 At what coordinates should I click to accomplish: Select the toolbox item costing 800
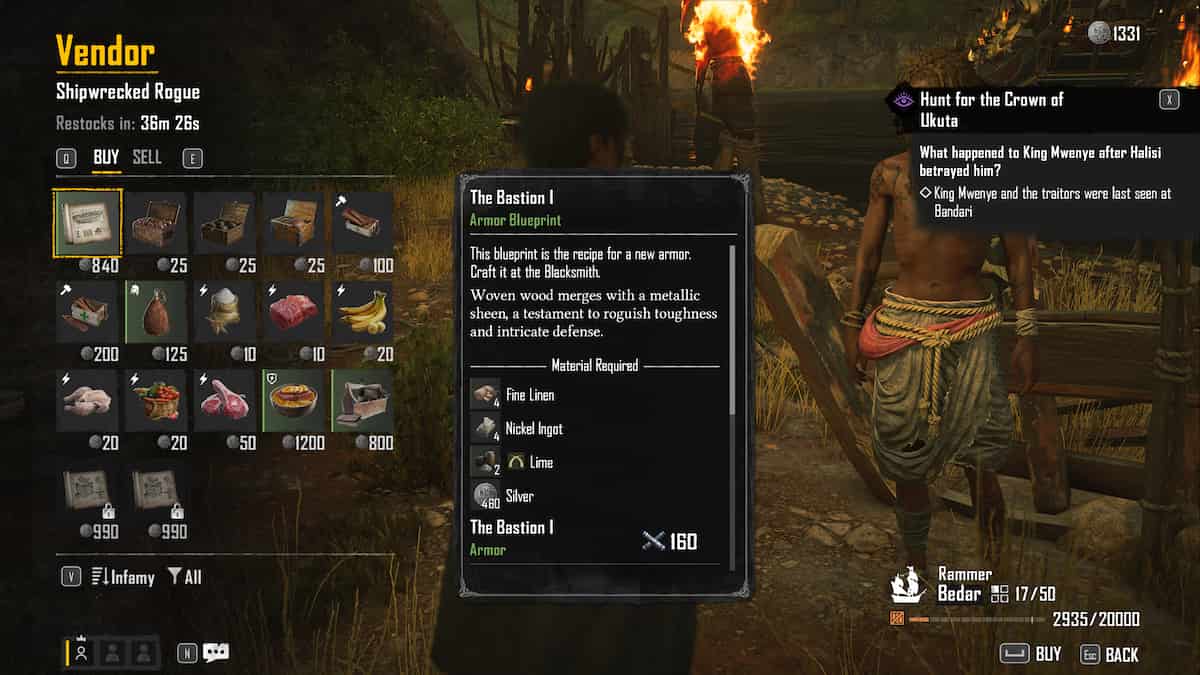point(362,401)
